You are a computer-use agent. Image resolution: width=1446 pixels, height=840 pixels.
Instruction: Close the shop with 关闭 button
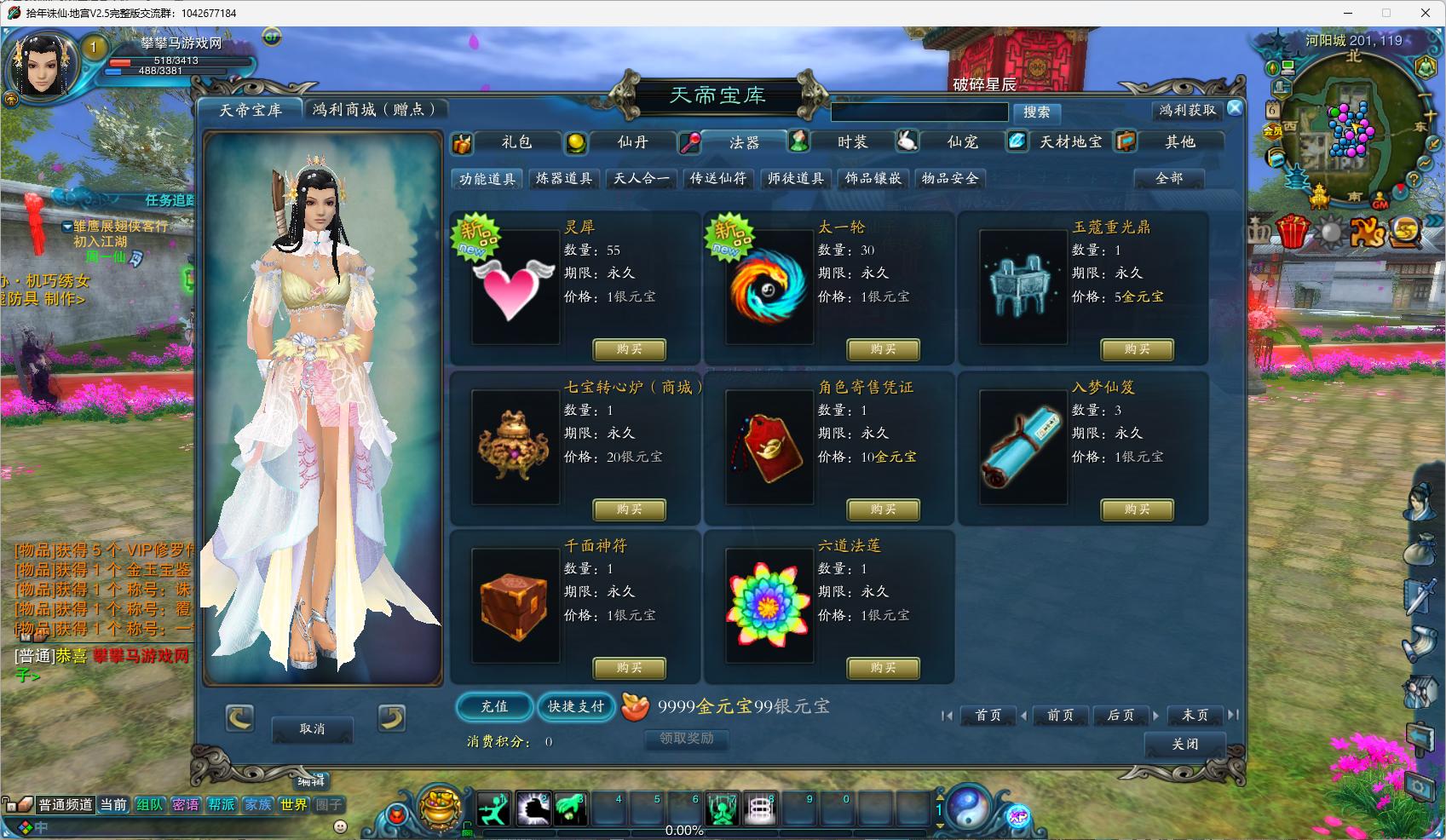click(1184, 744)
